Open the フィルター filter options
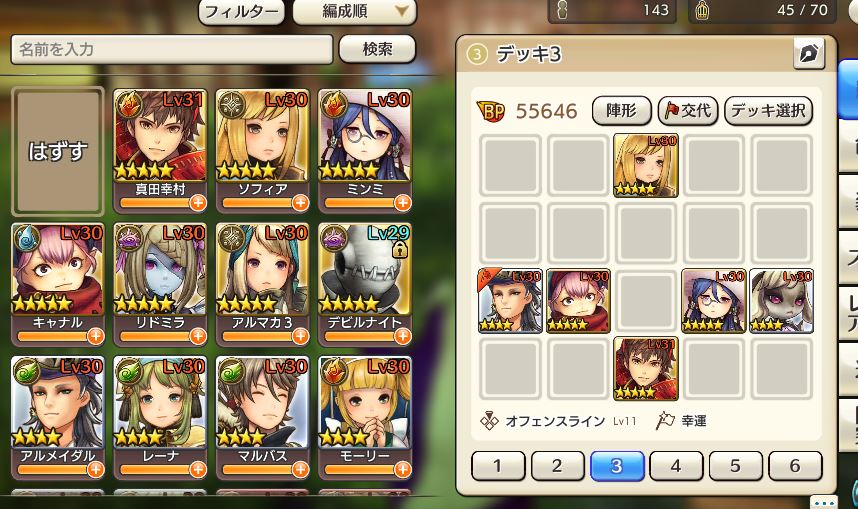Viewport: 858px width, 509px height. tap(243, 13)
